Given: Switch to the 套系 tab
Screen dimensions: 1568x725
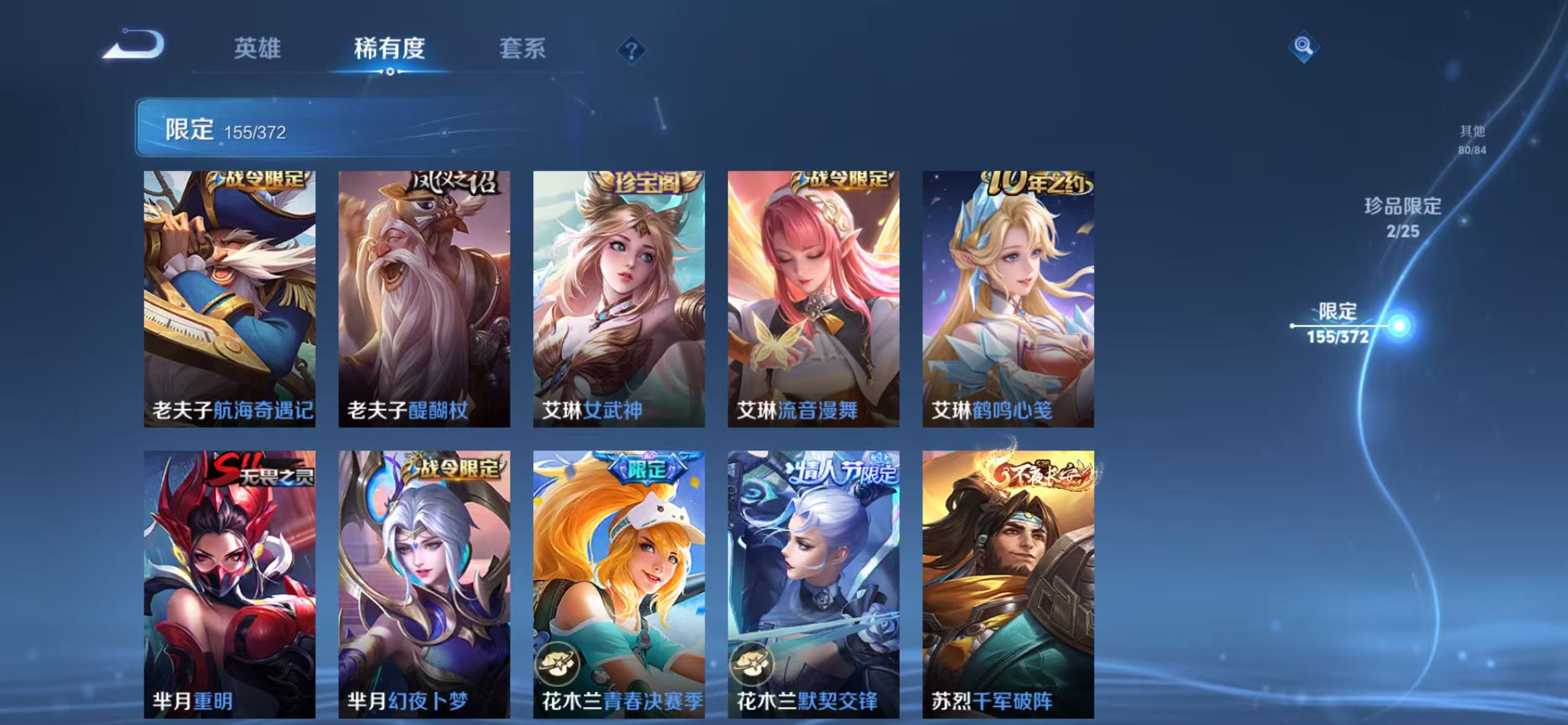Looking at the screenshot, I should coord(523,50).
